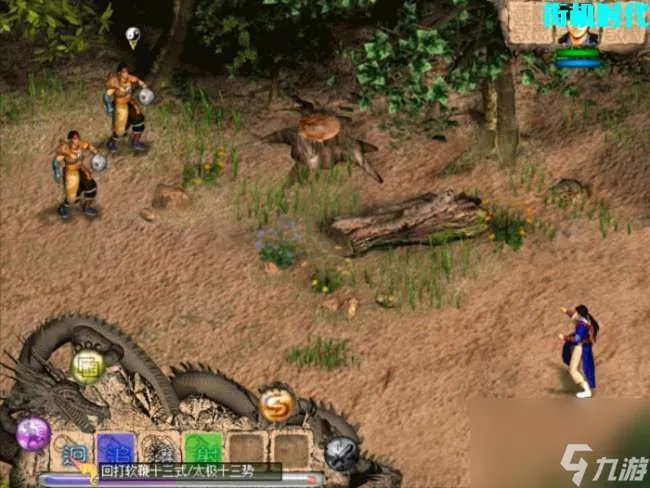Click the character portrait in the stone panel

(x=578, y=33)
